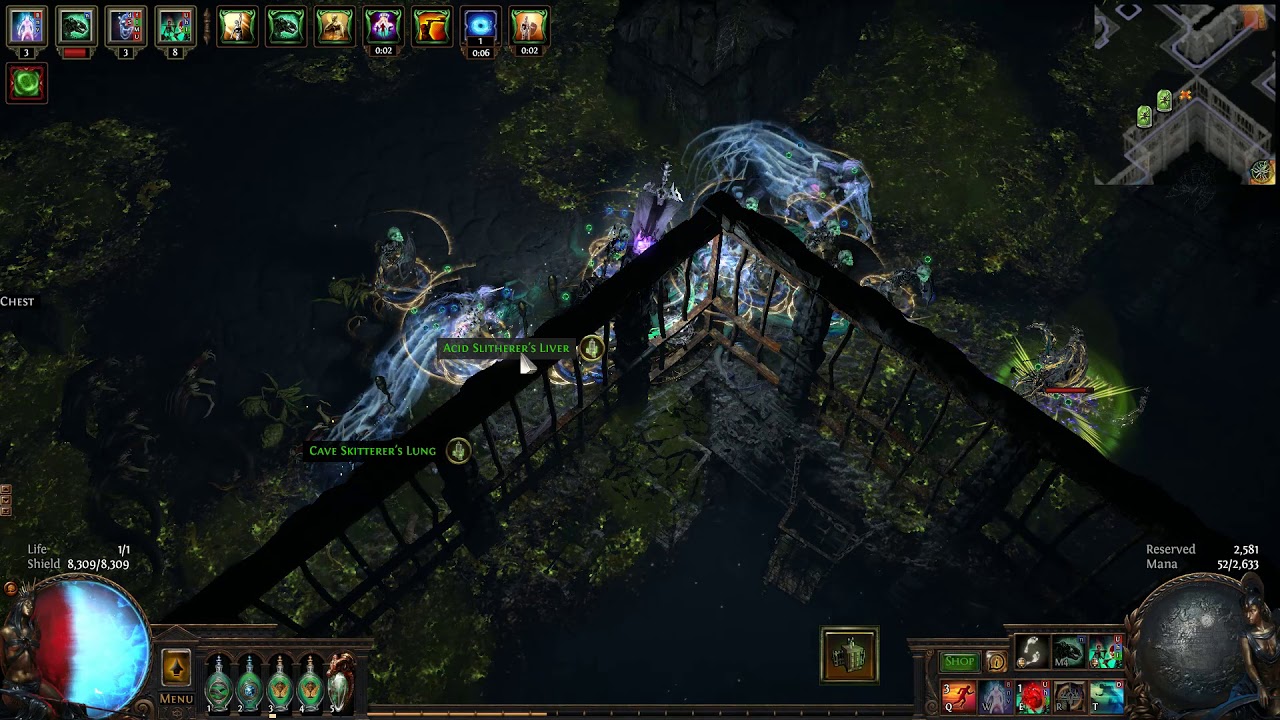The height and width of the screenshot is (720, 1280).
Task: Pick up Acid Slitherer's Liver label
Action: click(x=506, y=348)
